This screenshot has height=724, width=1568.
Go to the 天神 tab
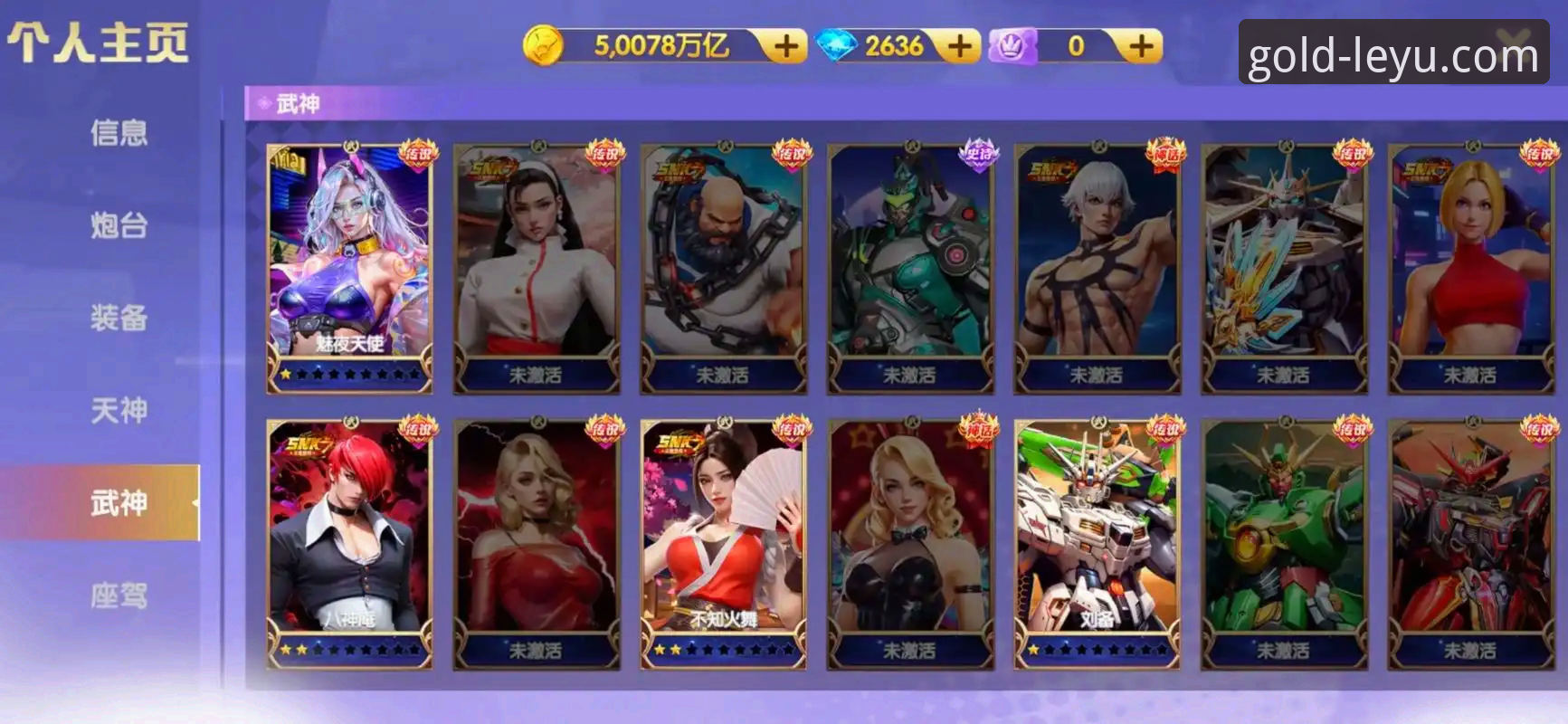(x=119, y=411)
